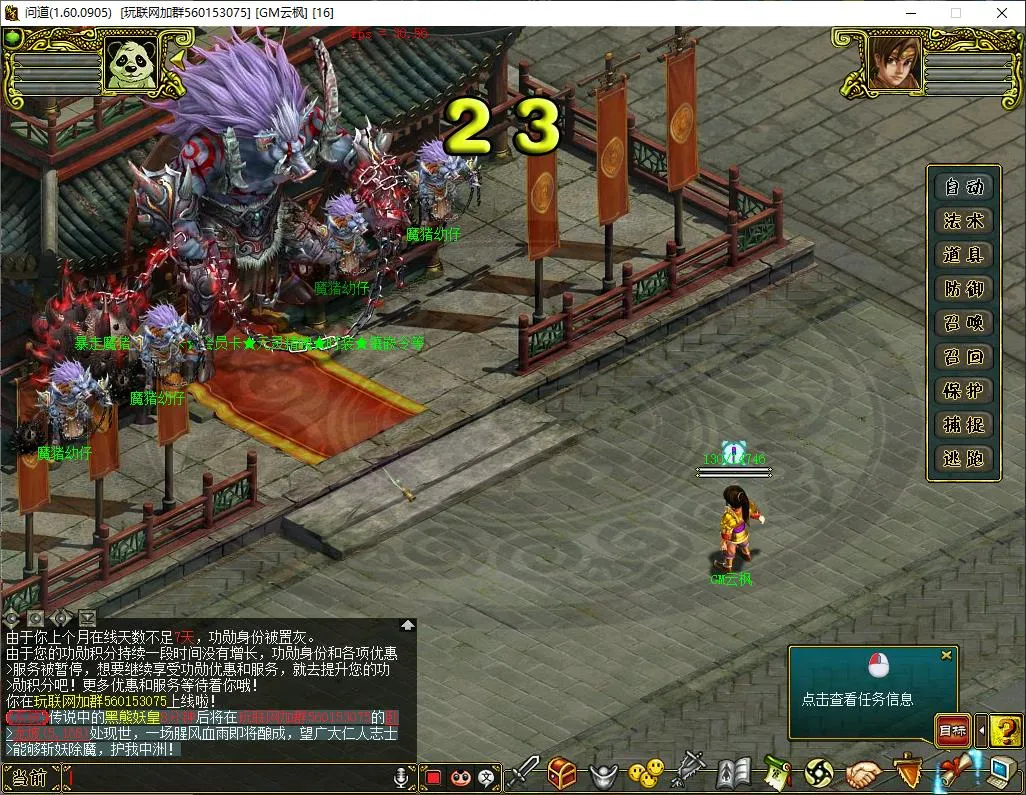Open the smiley faces friends icon
Image resolution: width=1026 pixels, height=795 pixels.
[645, 773]
